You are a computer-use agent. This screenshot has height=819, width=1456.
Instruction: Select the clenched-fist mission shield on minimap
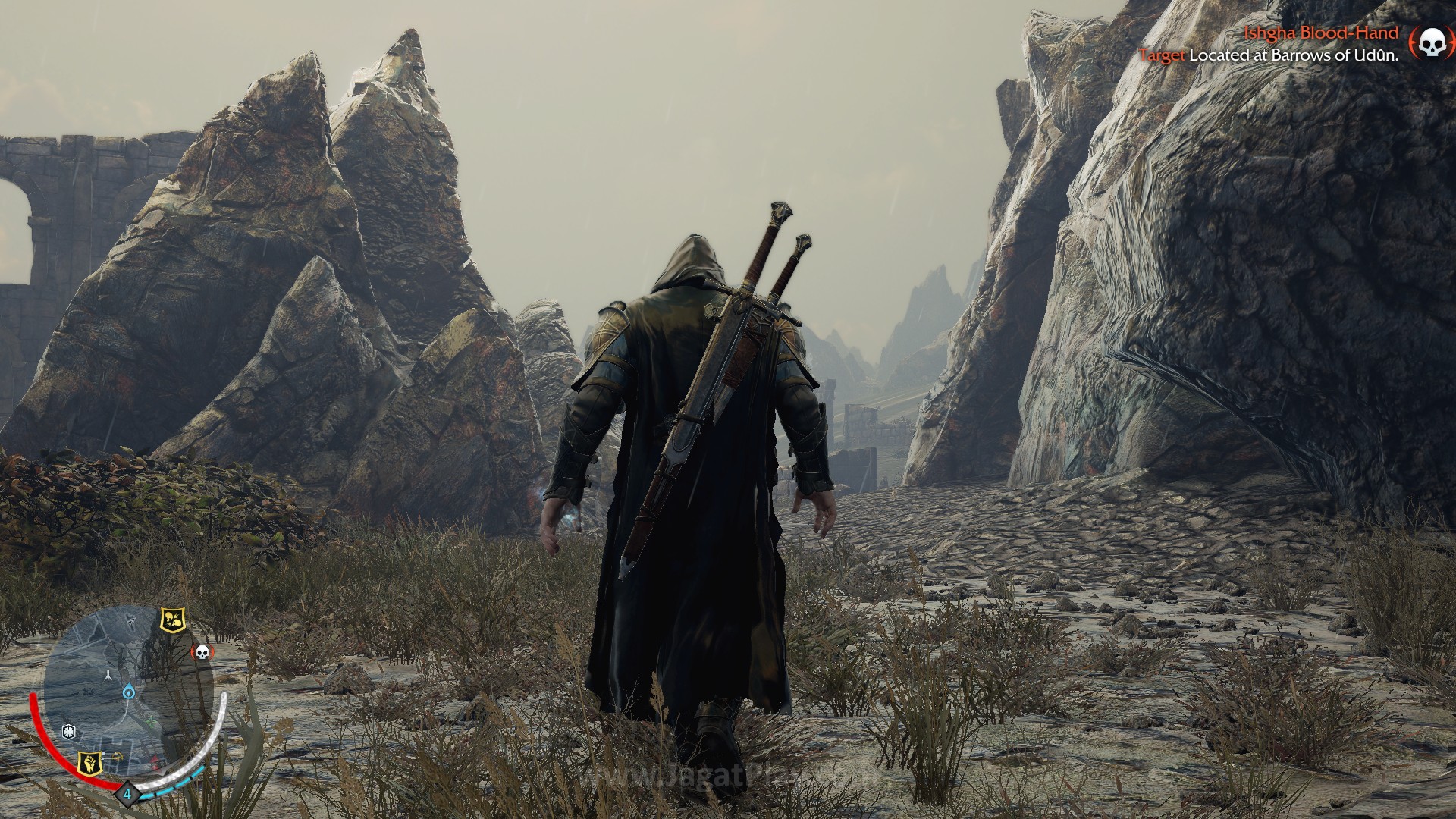click(x=90, y=763)
